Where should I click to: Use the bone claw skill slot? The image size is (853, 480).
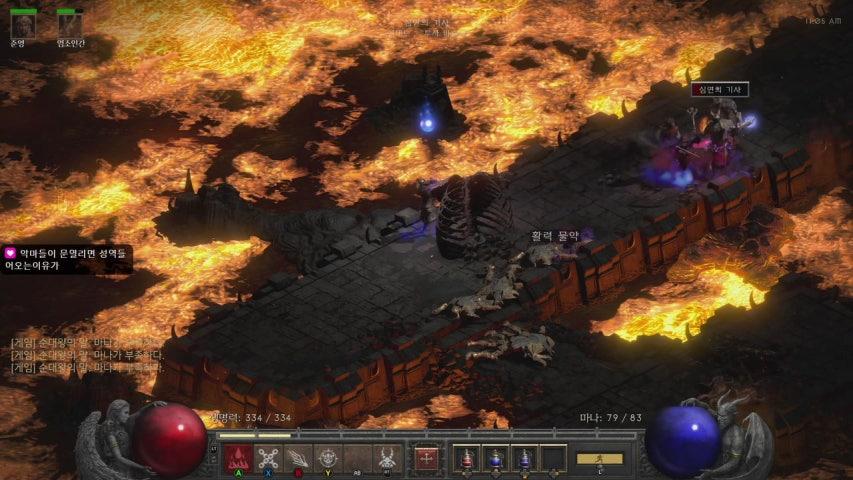(298, 458)
